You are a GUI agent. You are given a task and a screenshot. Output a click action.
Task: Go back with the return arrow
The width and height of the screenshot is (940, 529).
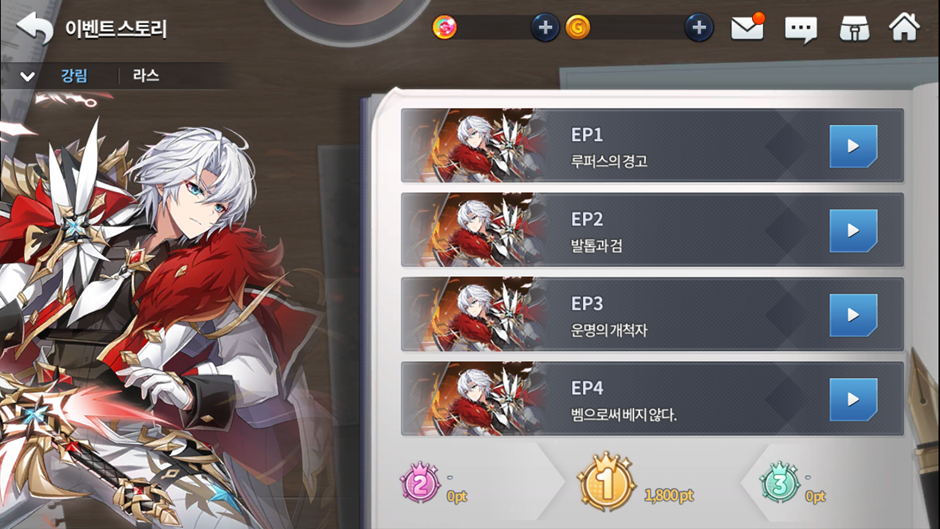pyautogui.click(x=34, y=28)
